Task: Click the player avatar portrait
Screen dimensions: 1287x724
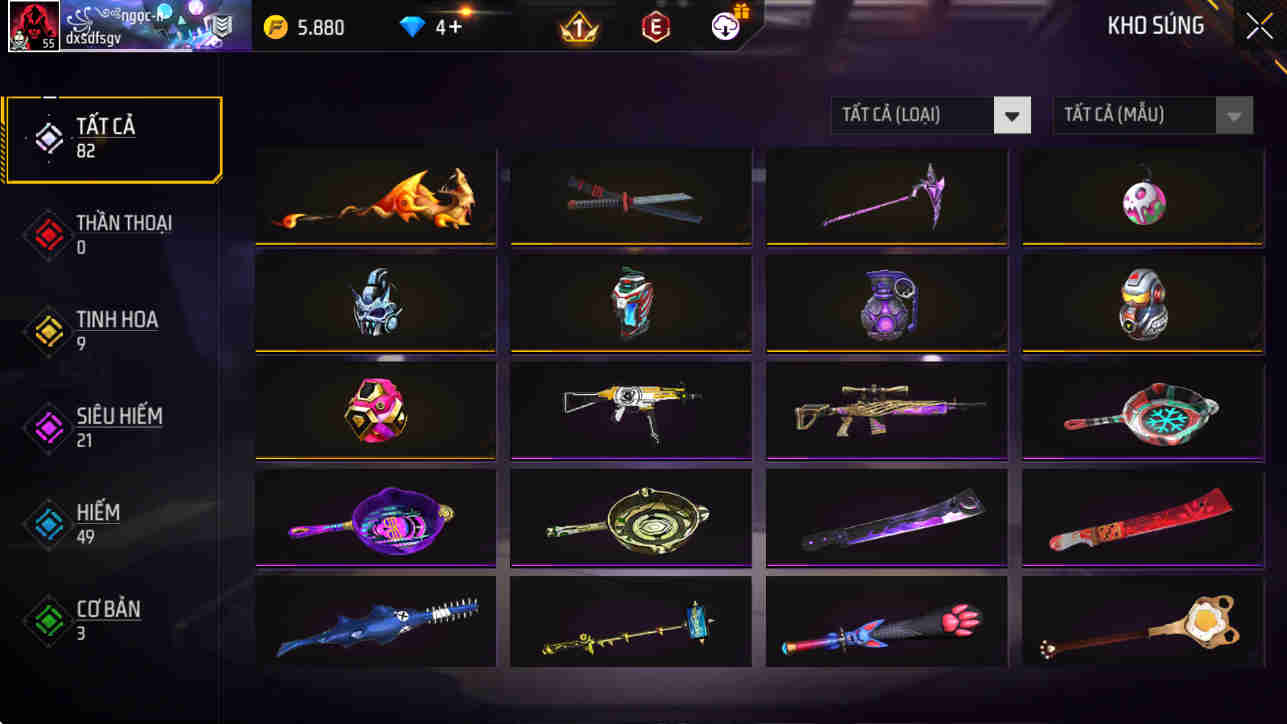Action: point(33,26)
